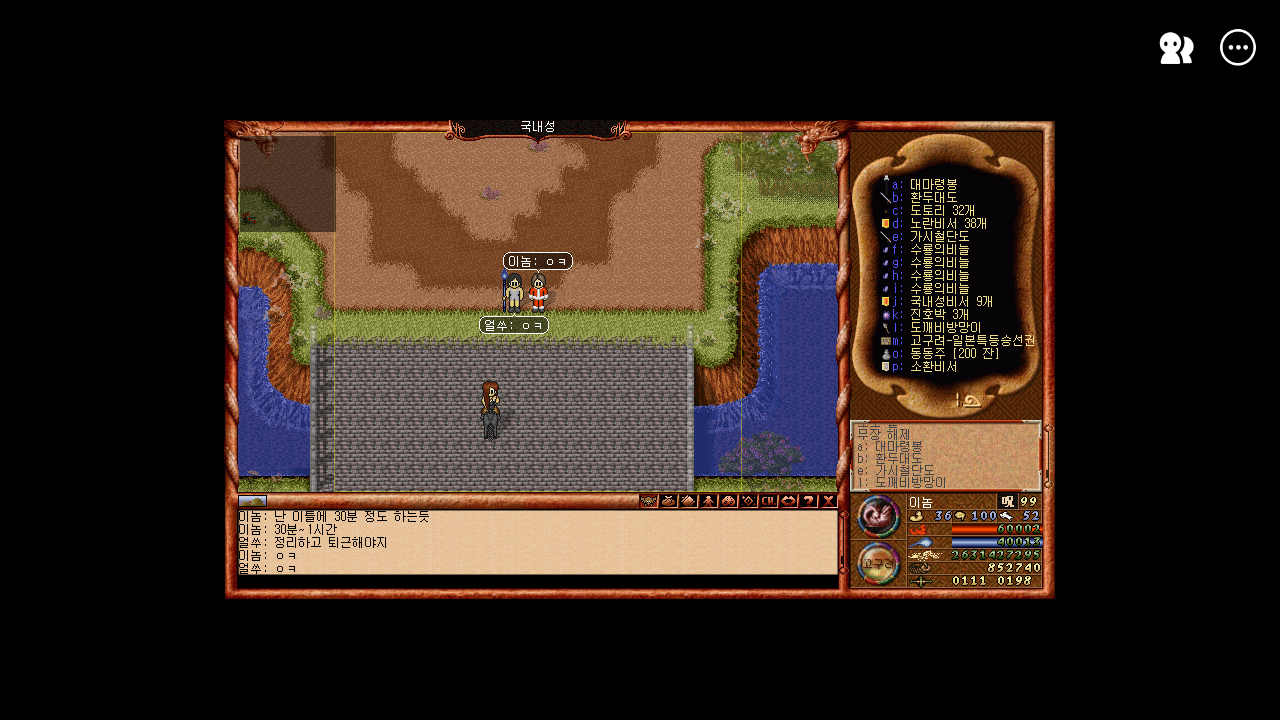This screenshot has width=1280, height=720.
Task: Click the X button on the toolbar
Action: [829, 501]
